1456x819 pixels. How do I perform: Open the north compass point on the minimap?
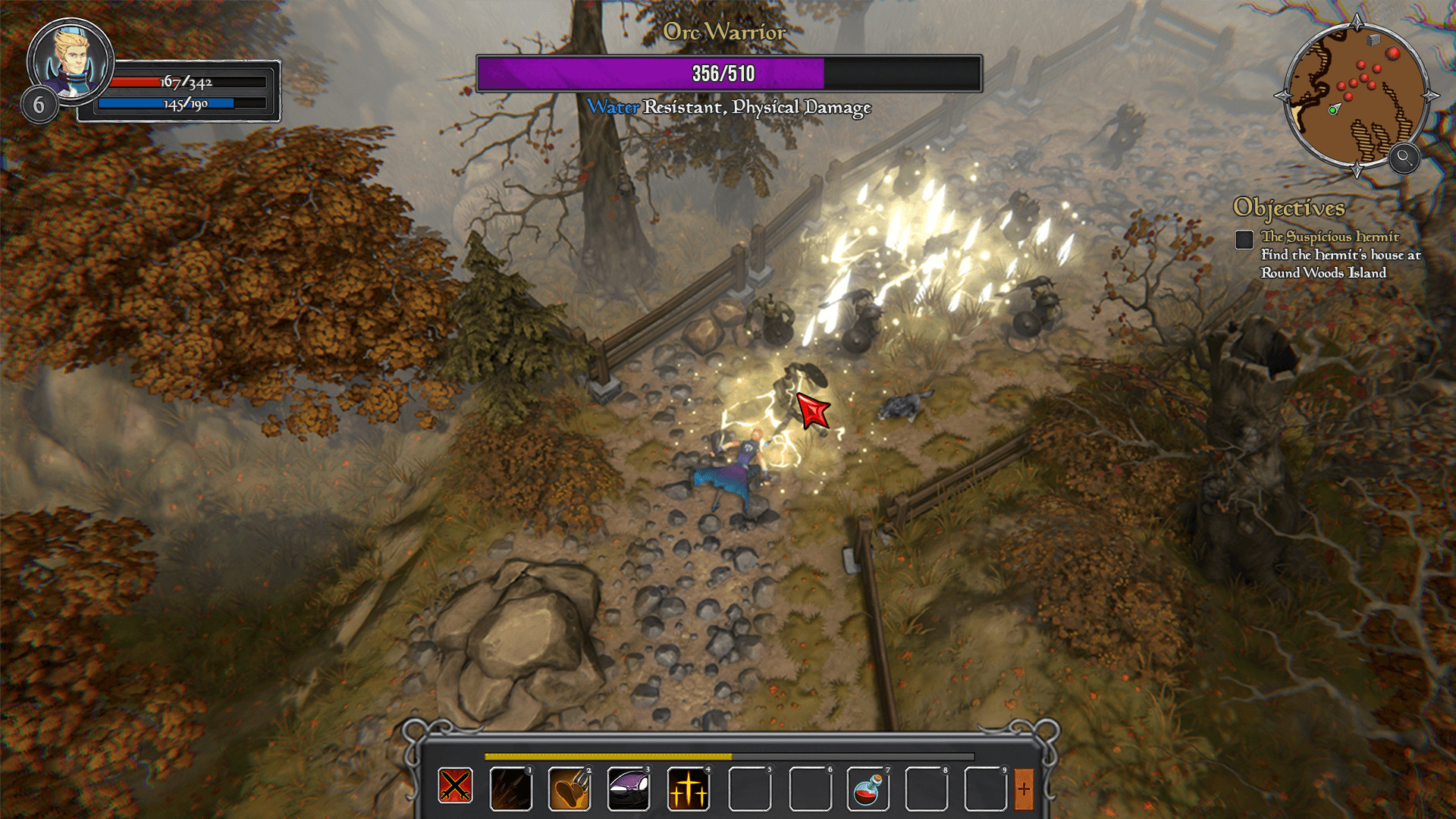(1357, 20)
